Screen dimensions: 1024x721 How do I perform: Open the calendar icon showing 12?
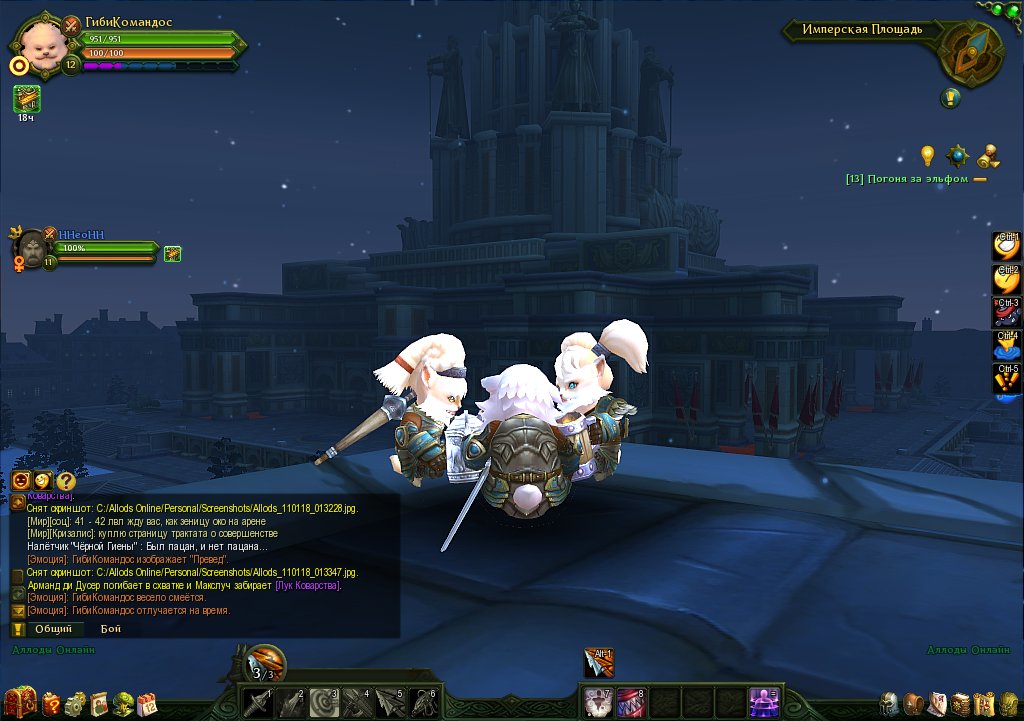(148, 702)
